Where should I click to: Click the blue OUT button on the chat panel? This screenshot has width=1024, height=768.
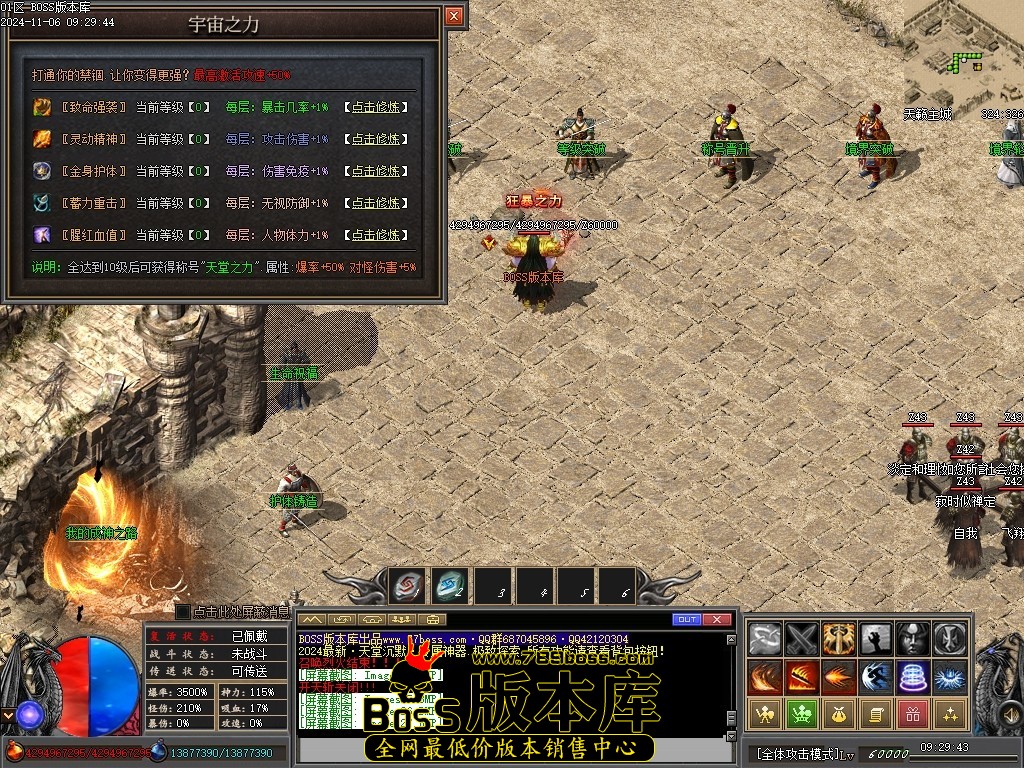[686, 620]
